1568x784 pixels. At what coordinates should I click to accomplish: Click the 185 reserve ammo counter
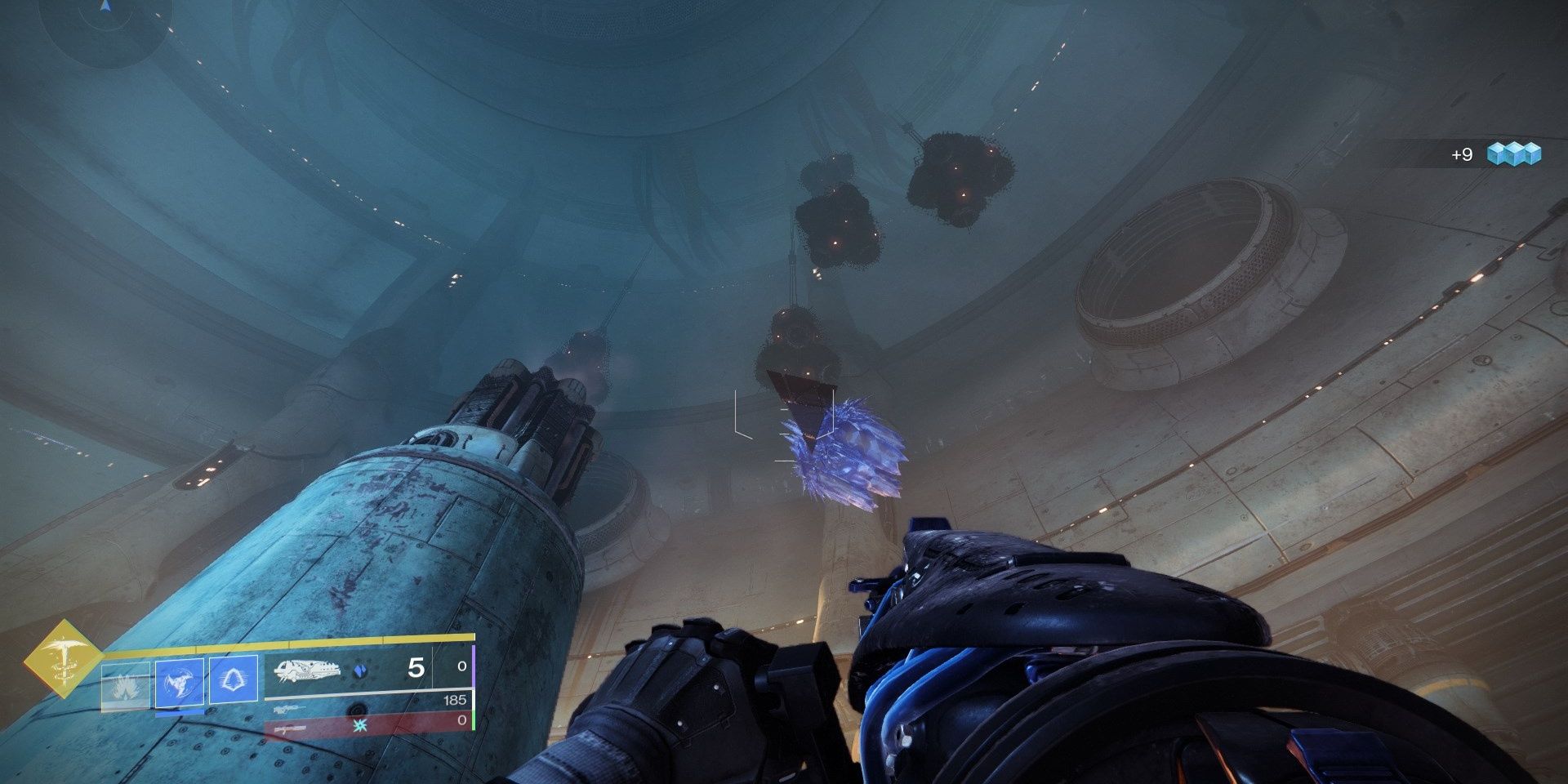coord(455,700)
